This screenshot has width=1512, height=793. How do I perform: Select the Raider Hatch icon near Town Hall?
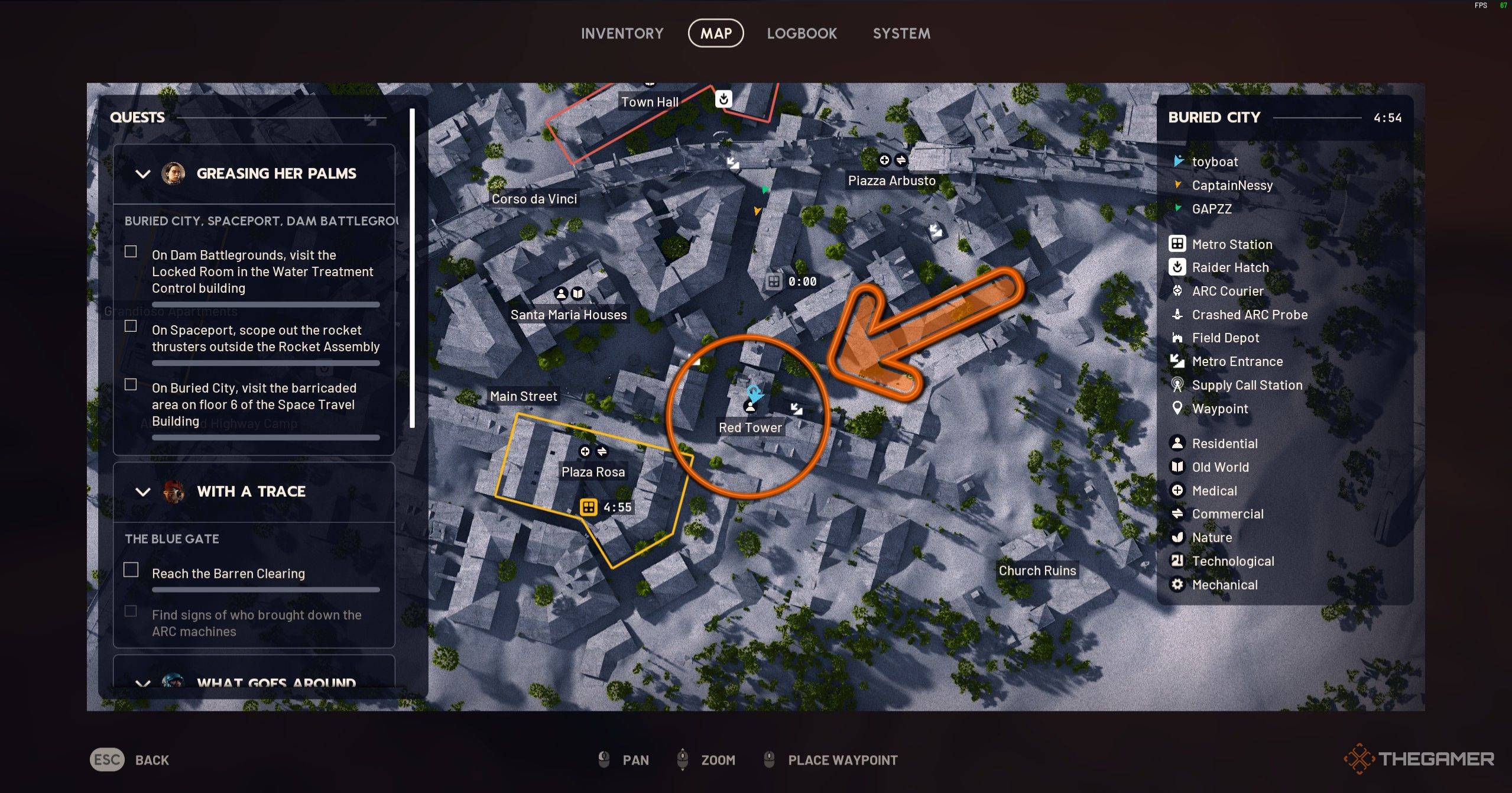725,100
